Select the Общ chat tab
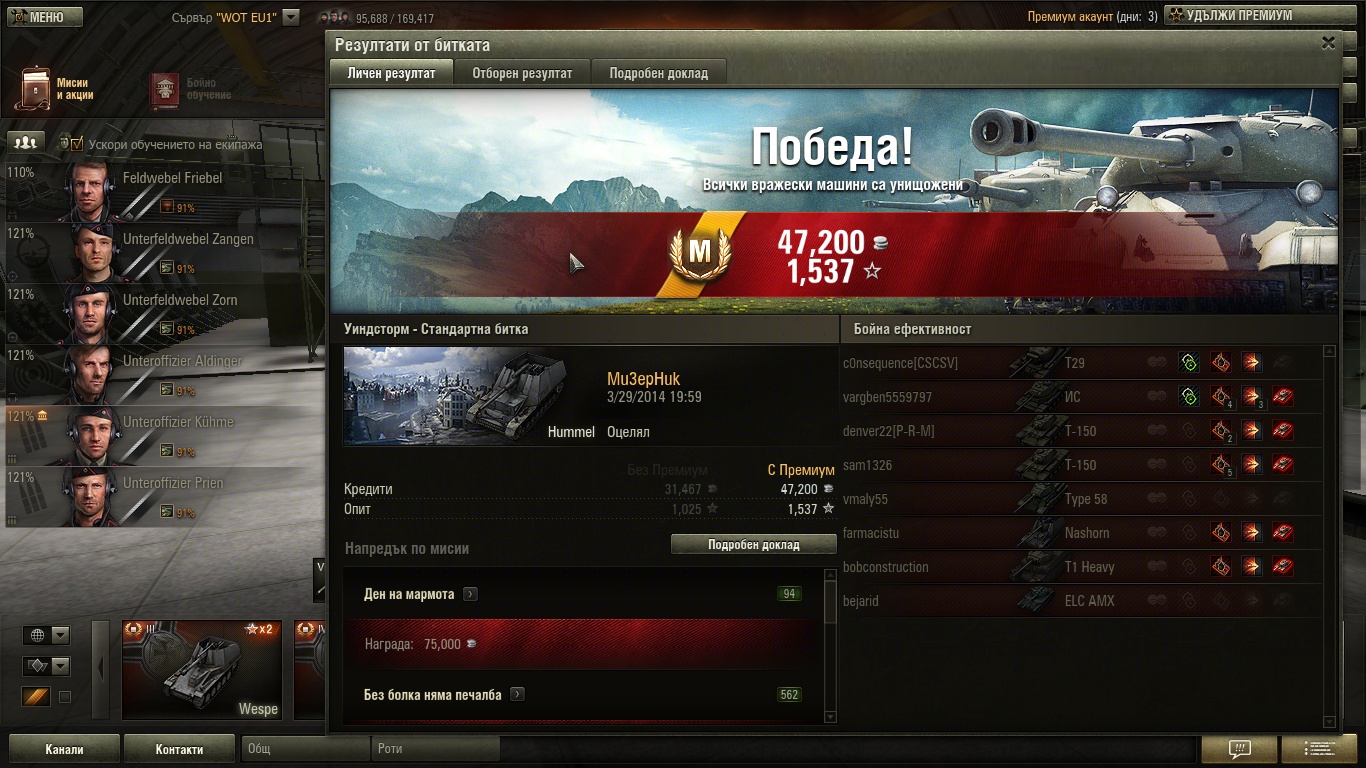 click(x=305, y=749)
